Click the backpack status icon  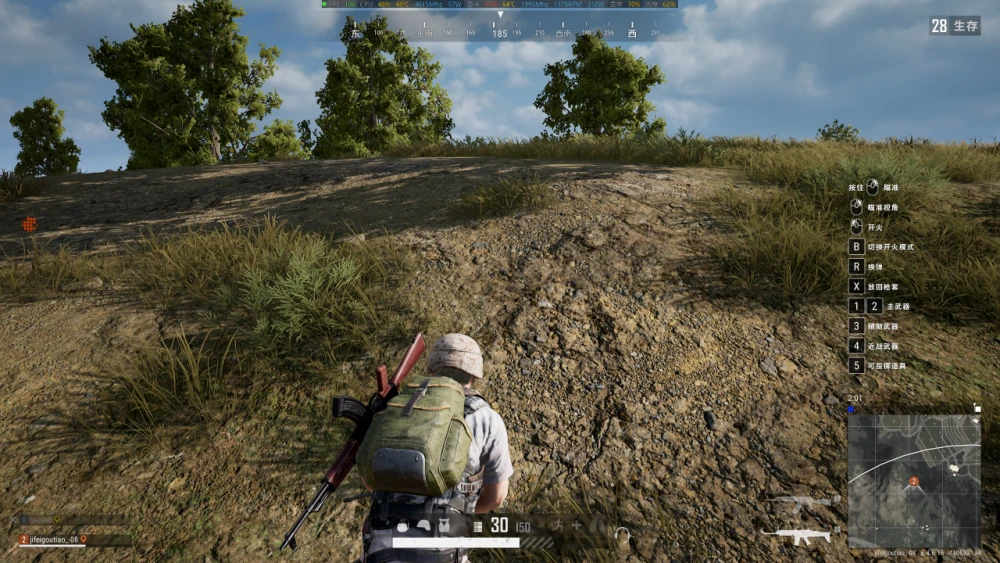(402, 526)
